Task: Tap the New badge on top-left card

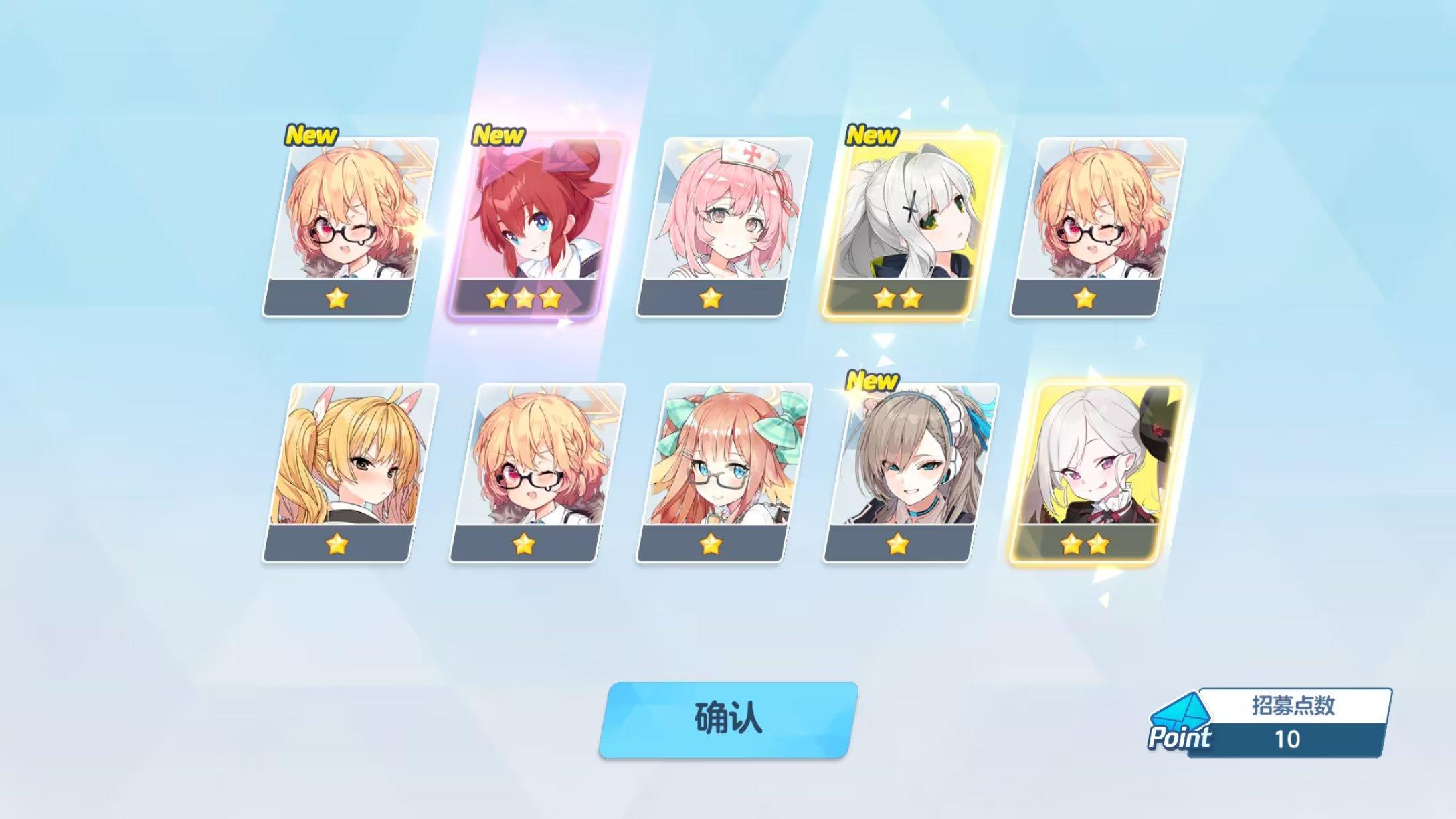Action: tap(311, 134)
